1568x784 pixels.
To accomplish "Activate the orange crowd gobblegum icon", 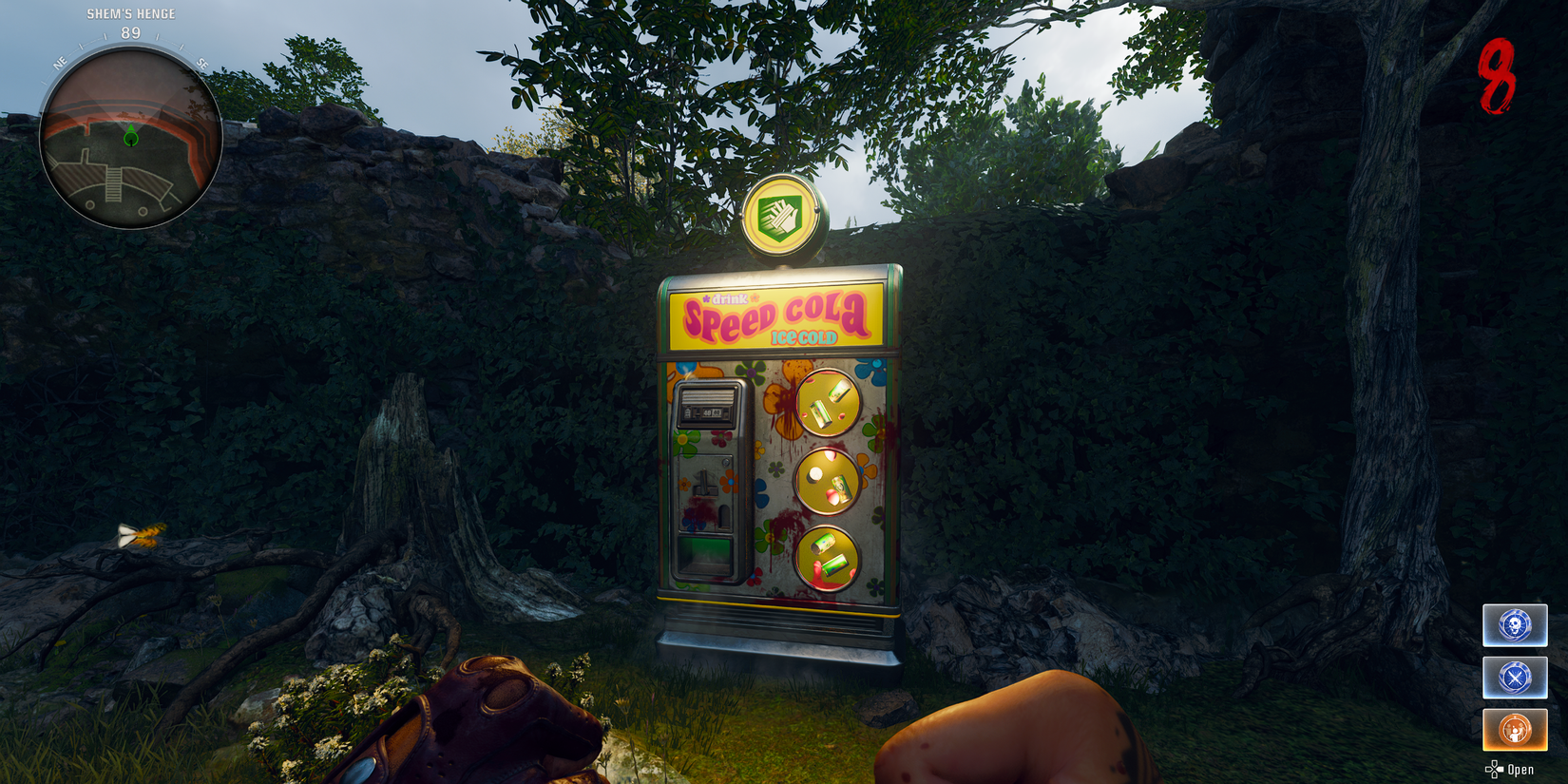I will [1515, 730].
